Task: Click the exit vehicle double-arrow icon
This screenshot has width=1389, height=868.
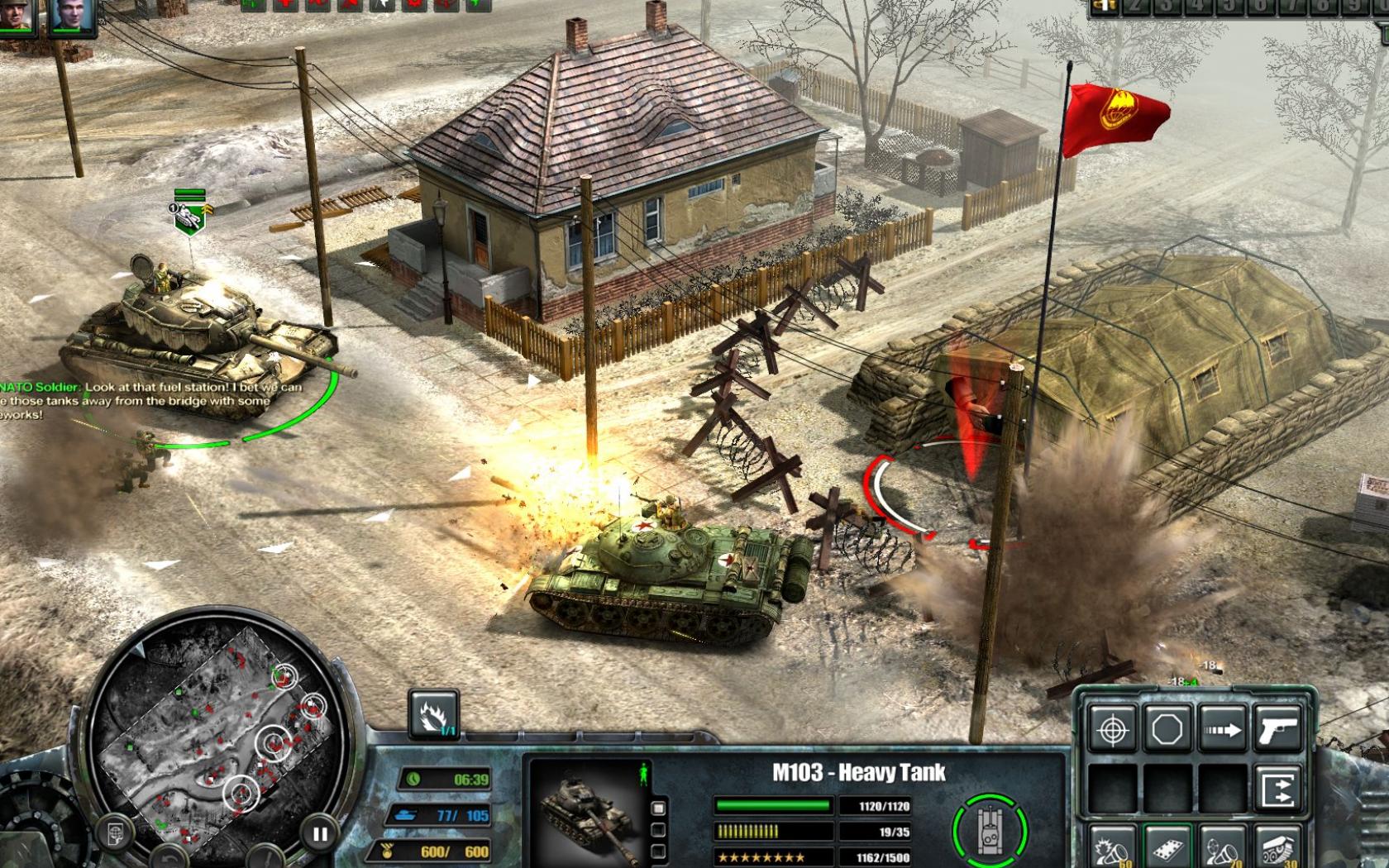Action: coord(1277,786)
